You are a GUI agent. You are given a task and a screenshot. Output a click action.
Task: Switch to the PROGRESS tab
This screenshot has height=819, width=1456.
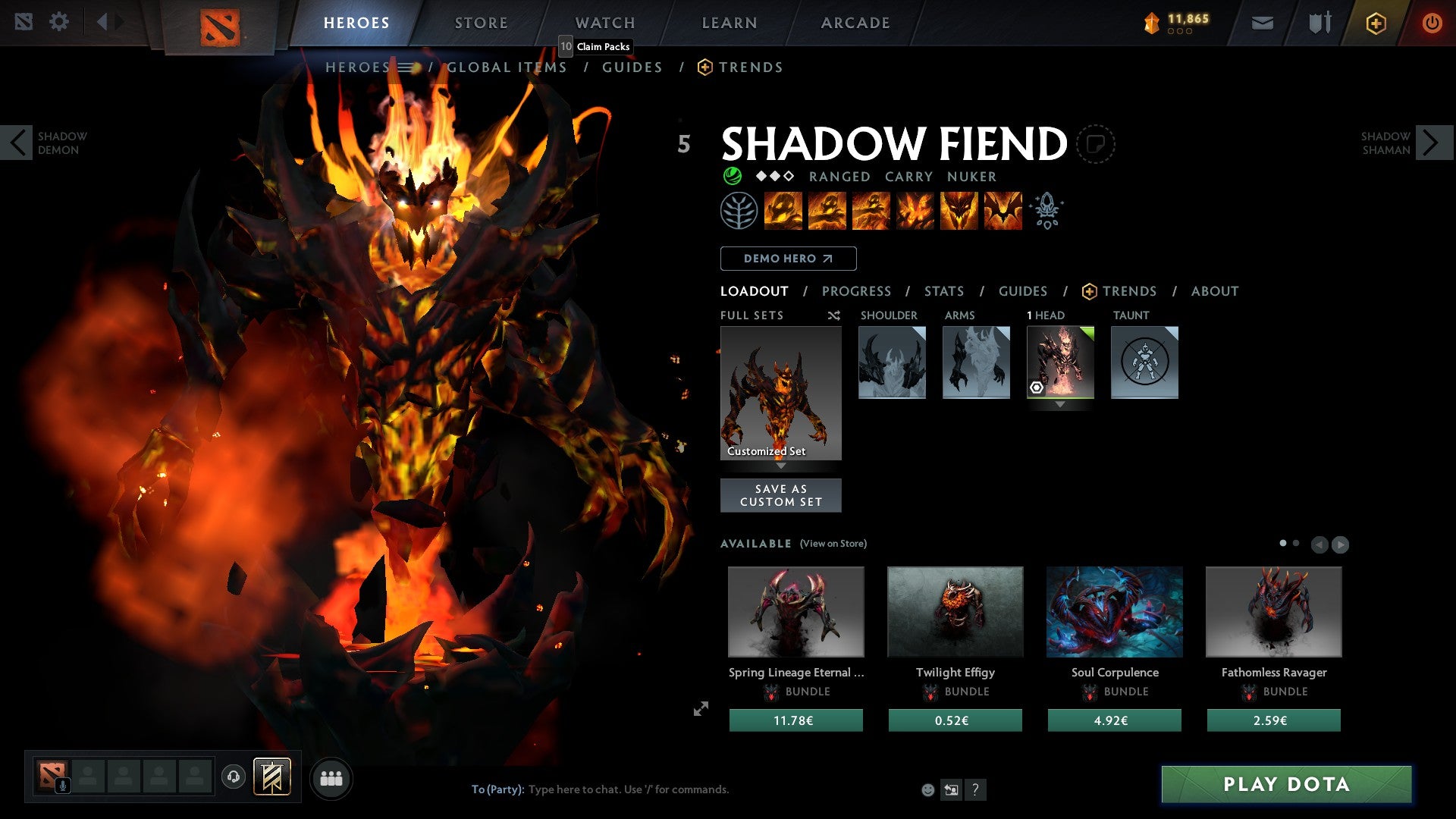[x=856, y=291]
